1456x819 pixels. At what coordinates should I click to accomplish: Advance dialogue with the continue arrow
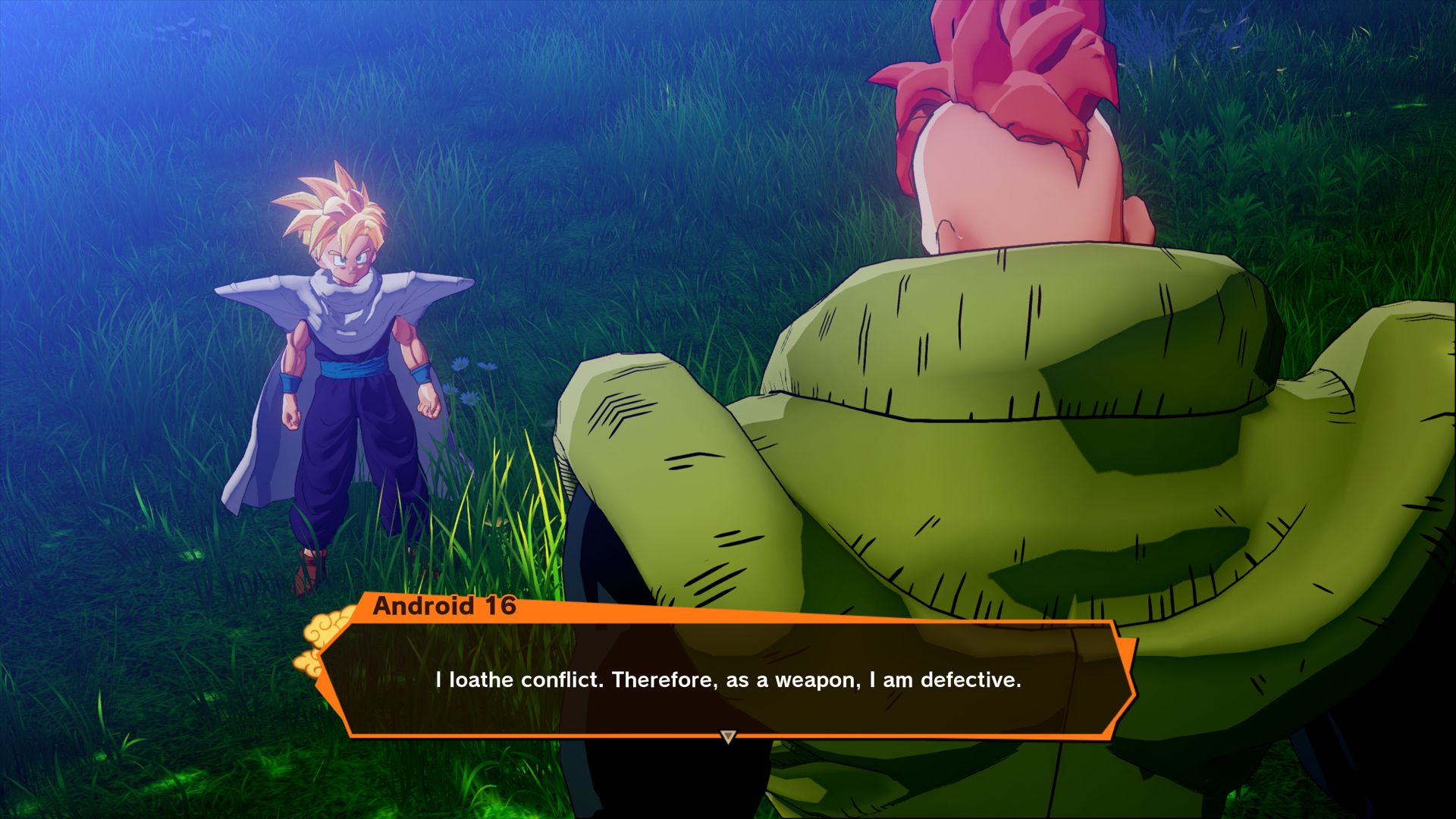click(x=728, y=736)
